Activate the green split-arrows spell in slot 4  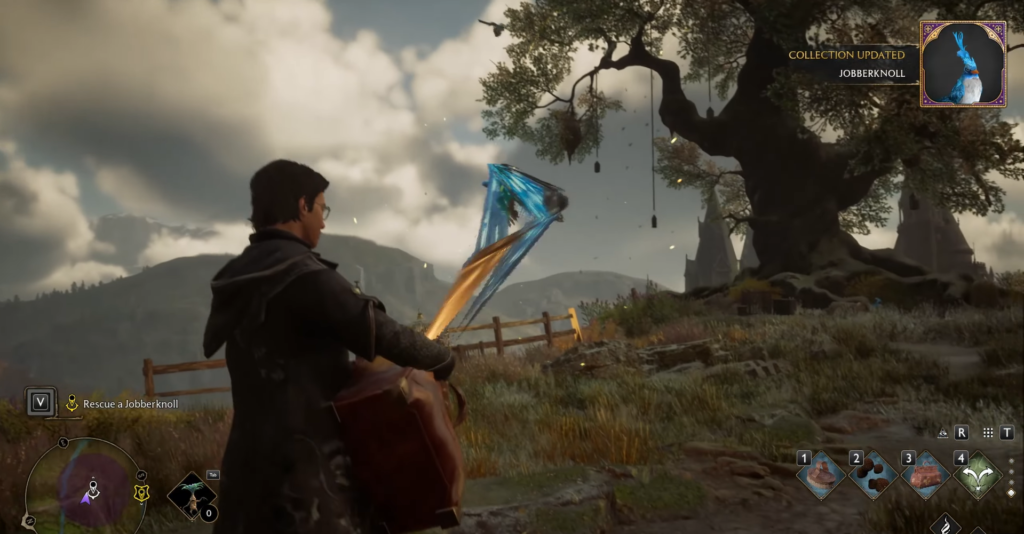[x=978, y=475]
